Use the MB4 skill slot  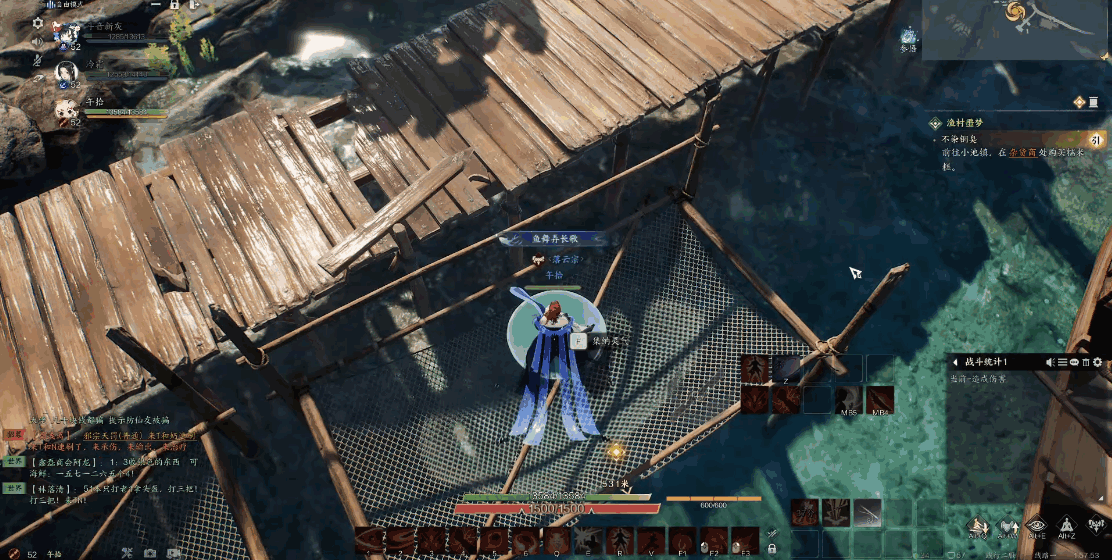880,399
